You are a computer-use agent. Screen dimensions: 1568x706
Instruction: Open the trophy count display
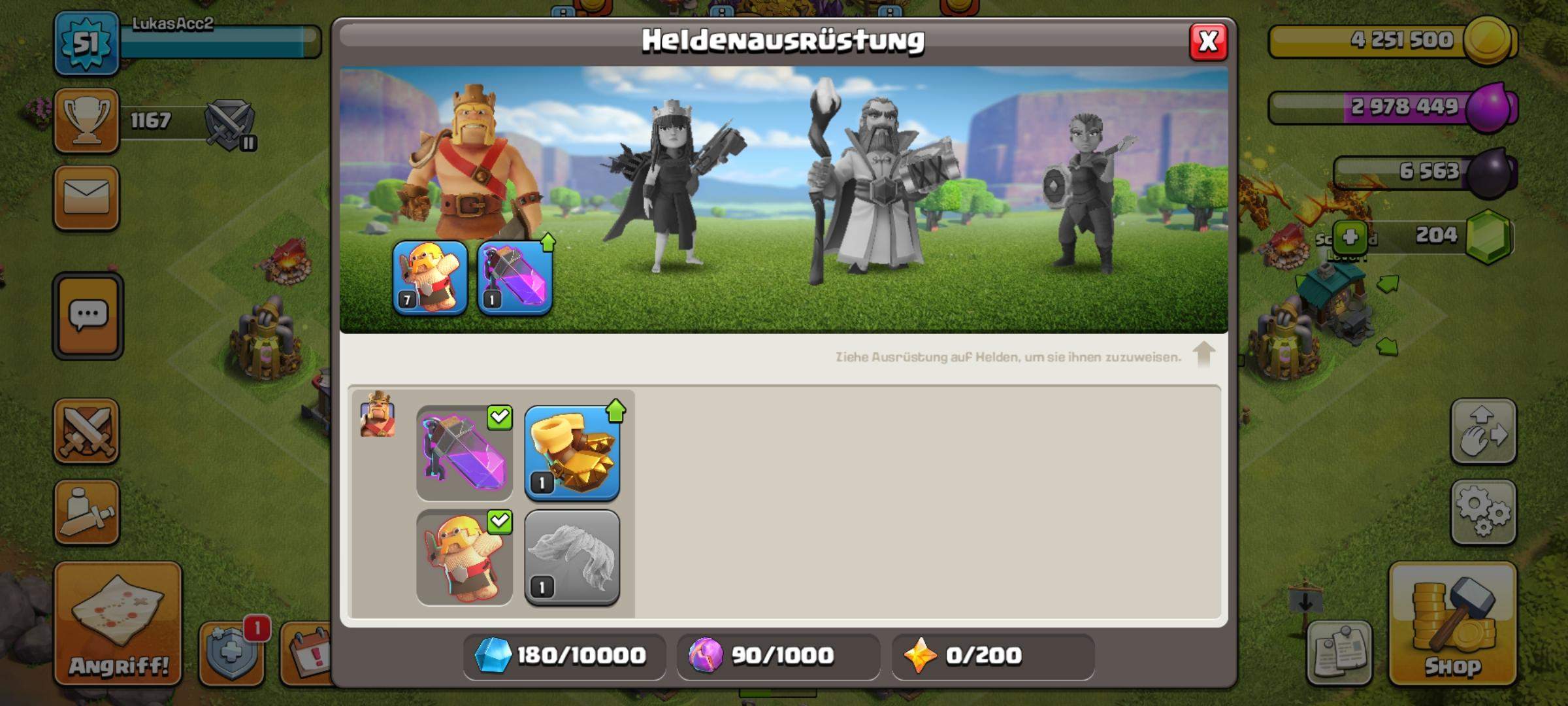(87, 121)
